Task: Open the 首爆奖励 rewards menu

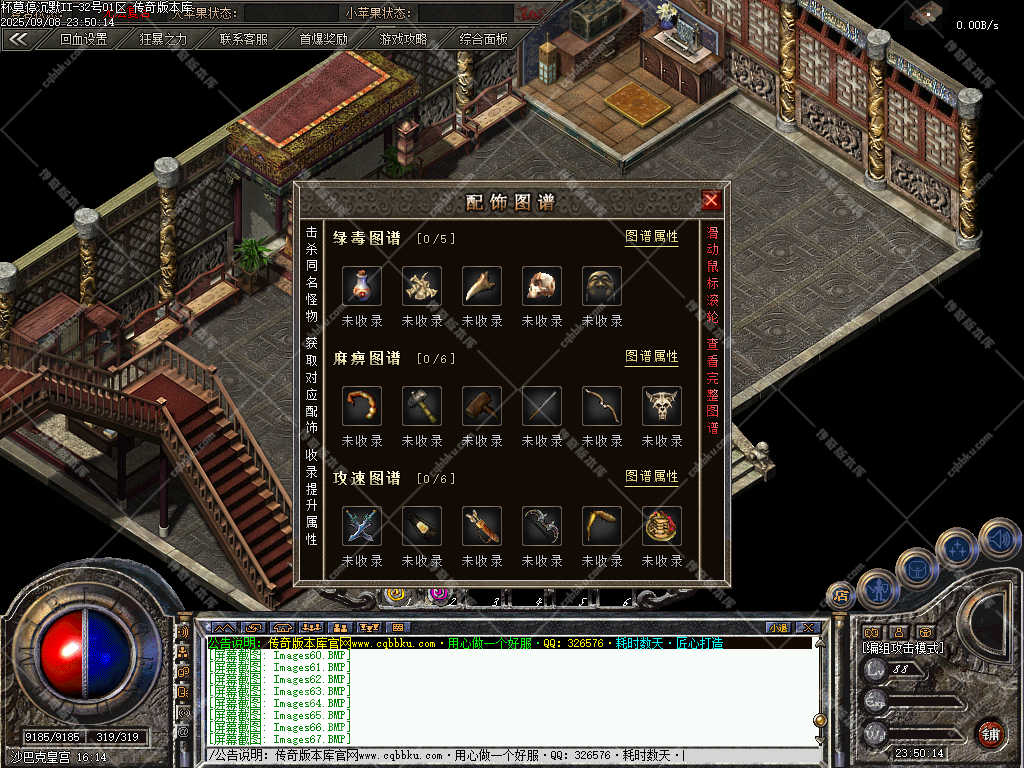Action: 323,40
